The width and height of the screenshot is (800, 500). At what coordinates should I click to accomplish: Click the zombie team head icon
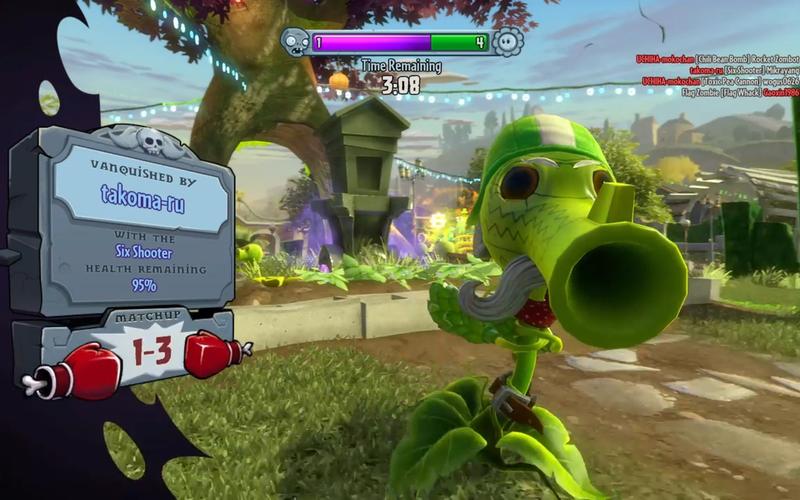tap(295, 42)
